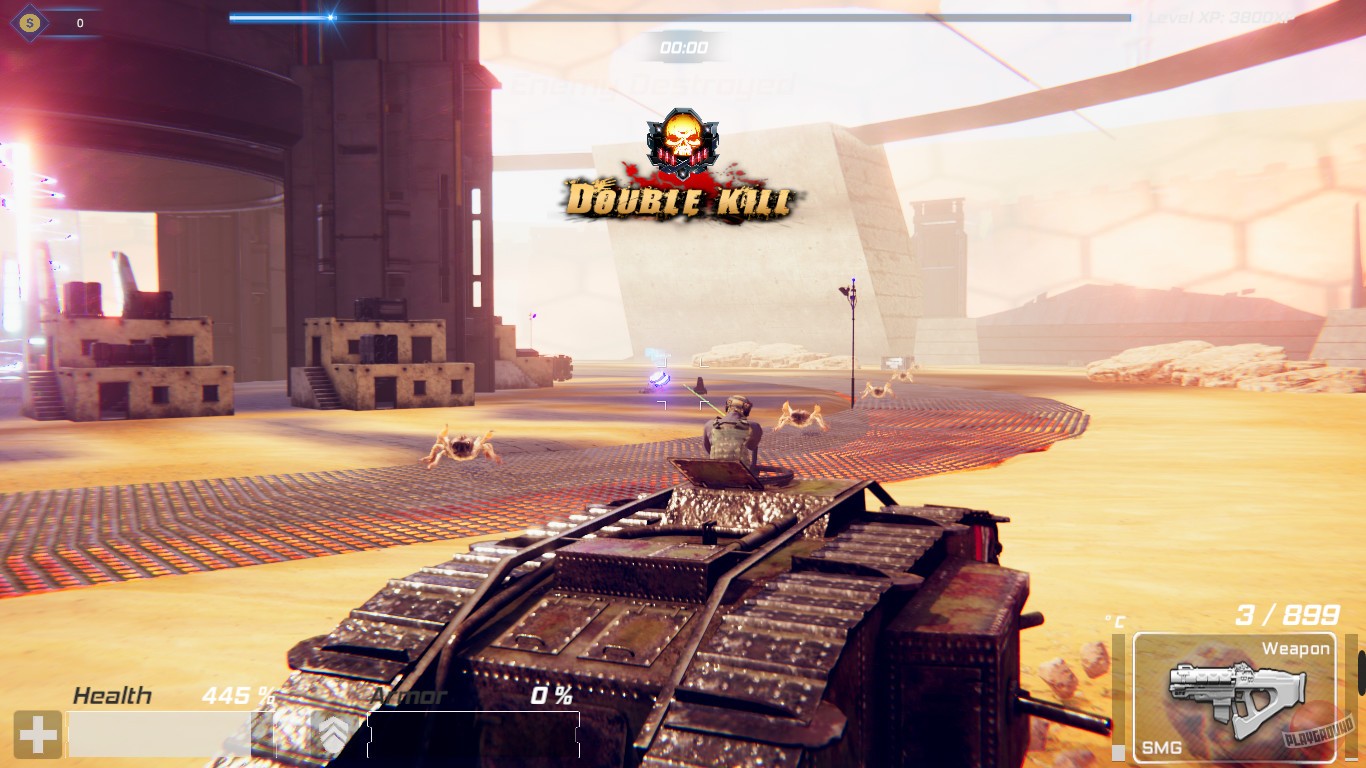Switch to the Weapon tab label
The height and width of the screenshot is (768, 1366).
pos(1296,648)
